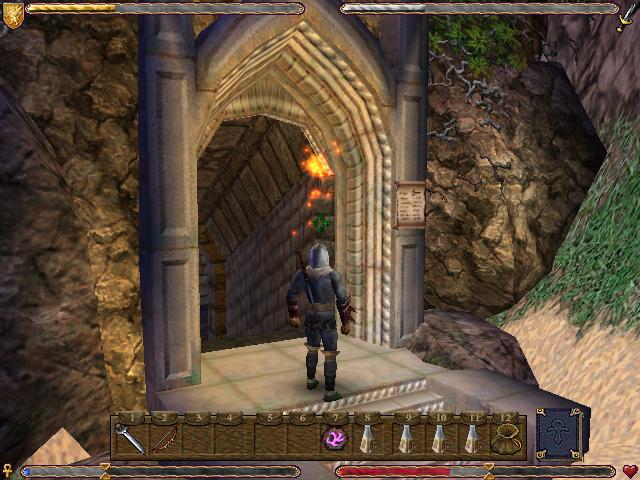The height and width of the screenshot is (480, 640).
Task: Use the potion flask in slot 9
Action: pos(404,437)
